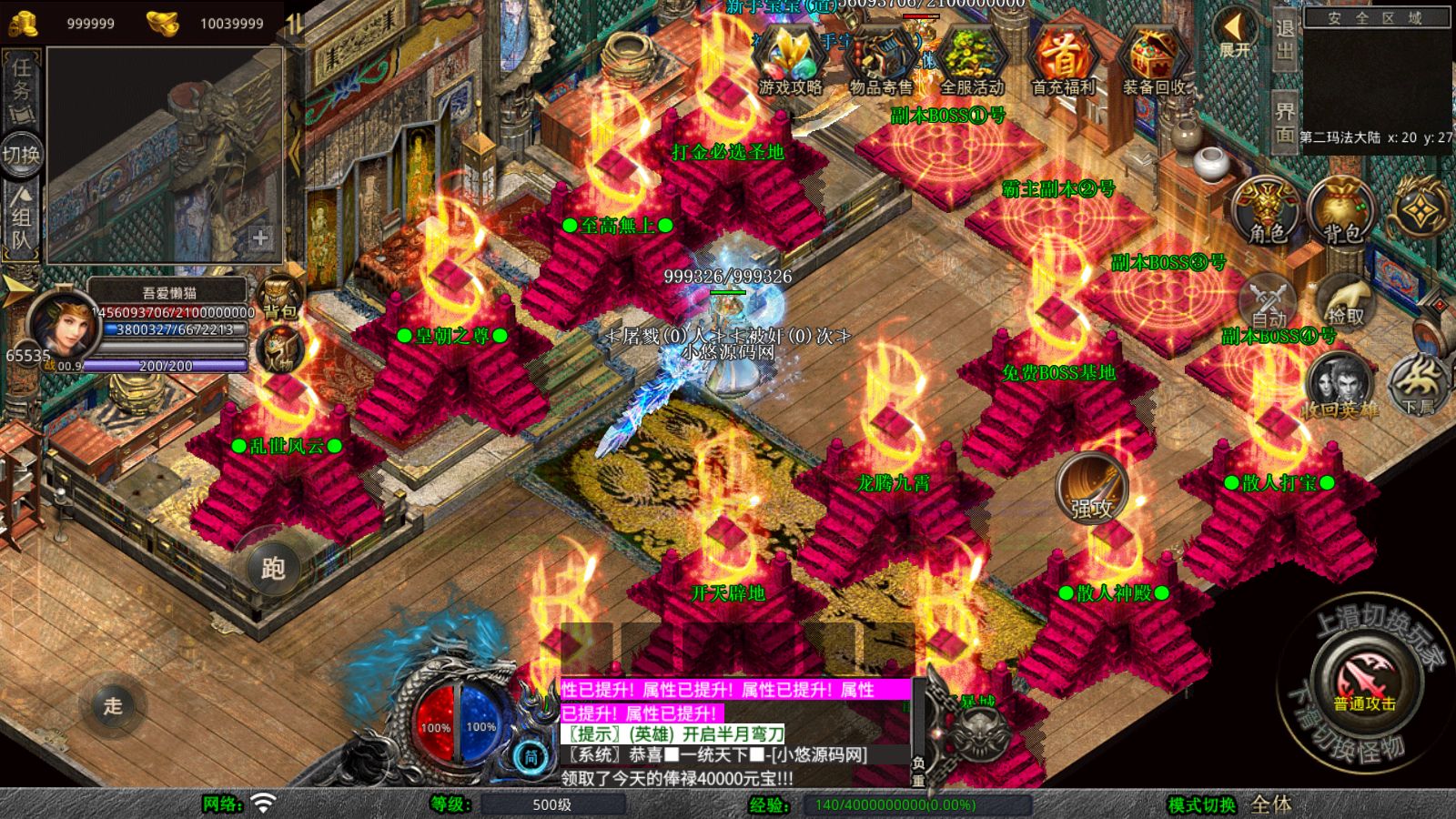Show the 全服活动 server events
Viewport: 1456px width, 819px height.
pos(971,60)
